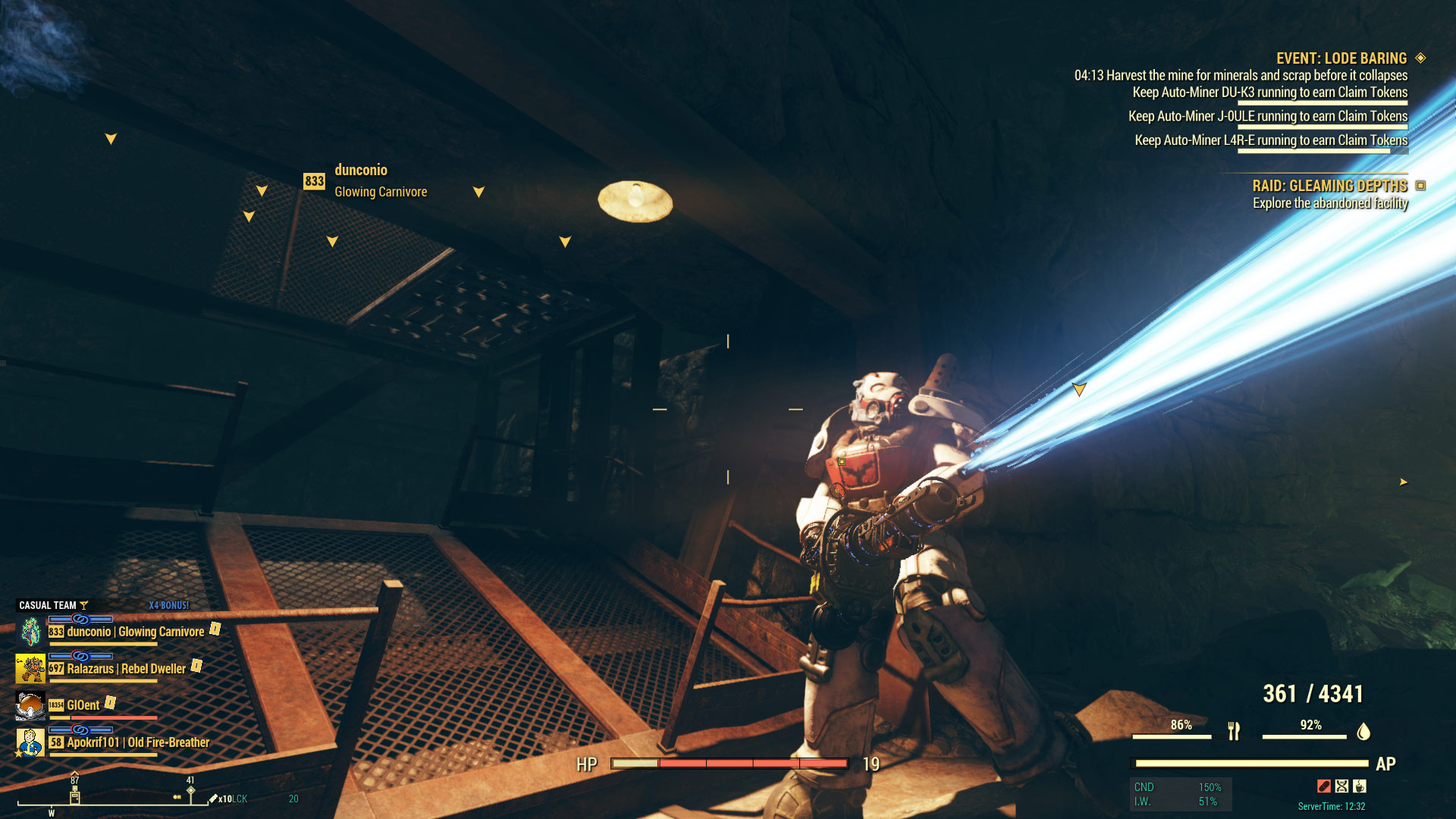Click Ralazarus's yellow avatar portrait
The image size is (1456, 819).
[30, 669]
